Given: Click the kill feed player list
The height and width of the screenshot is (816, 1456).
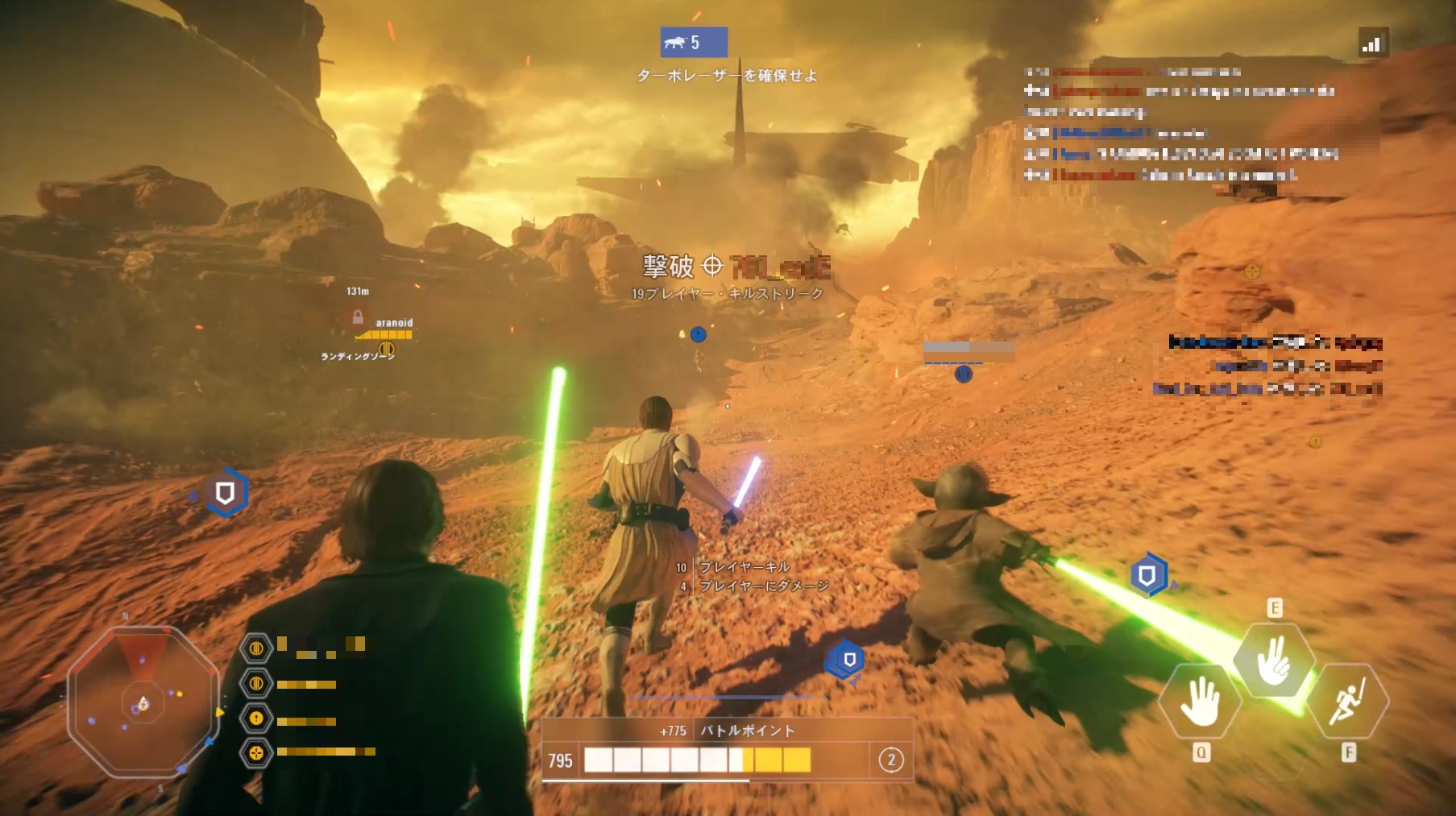Looking at the screenshot, I should tap(1275, 366).
